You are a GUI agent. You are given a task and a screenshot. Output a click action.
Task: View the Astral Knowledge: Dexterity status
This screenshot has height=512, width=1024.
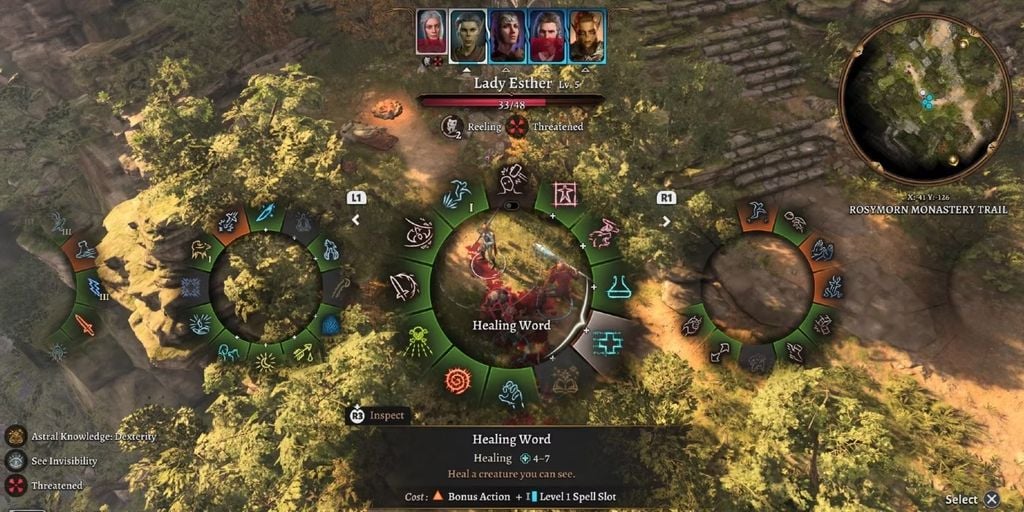click(x=16, y=436)
